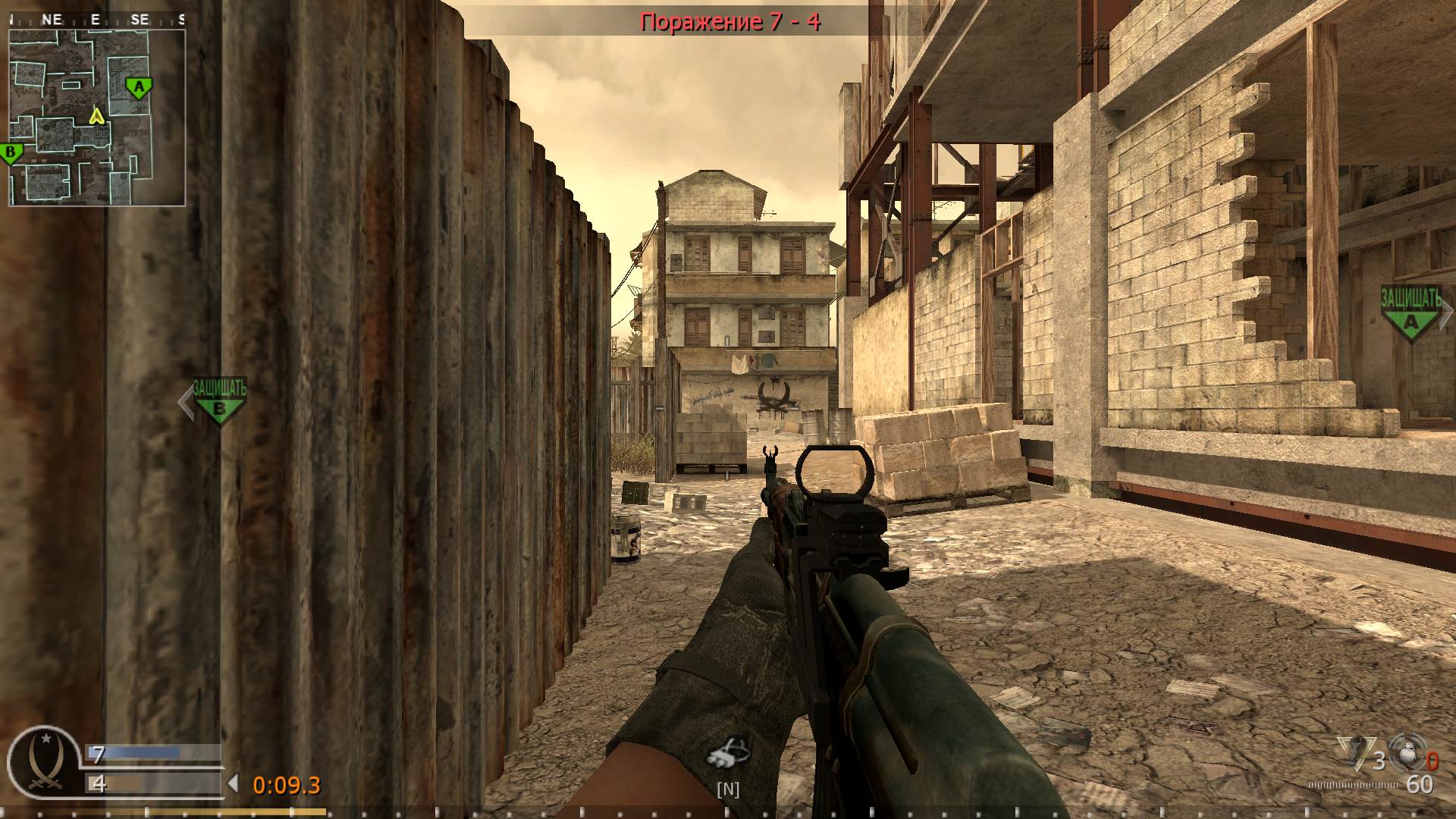Click objective marker B on the minimap
1456x819 pixels.
click(11, 150)
